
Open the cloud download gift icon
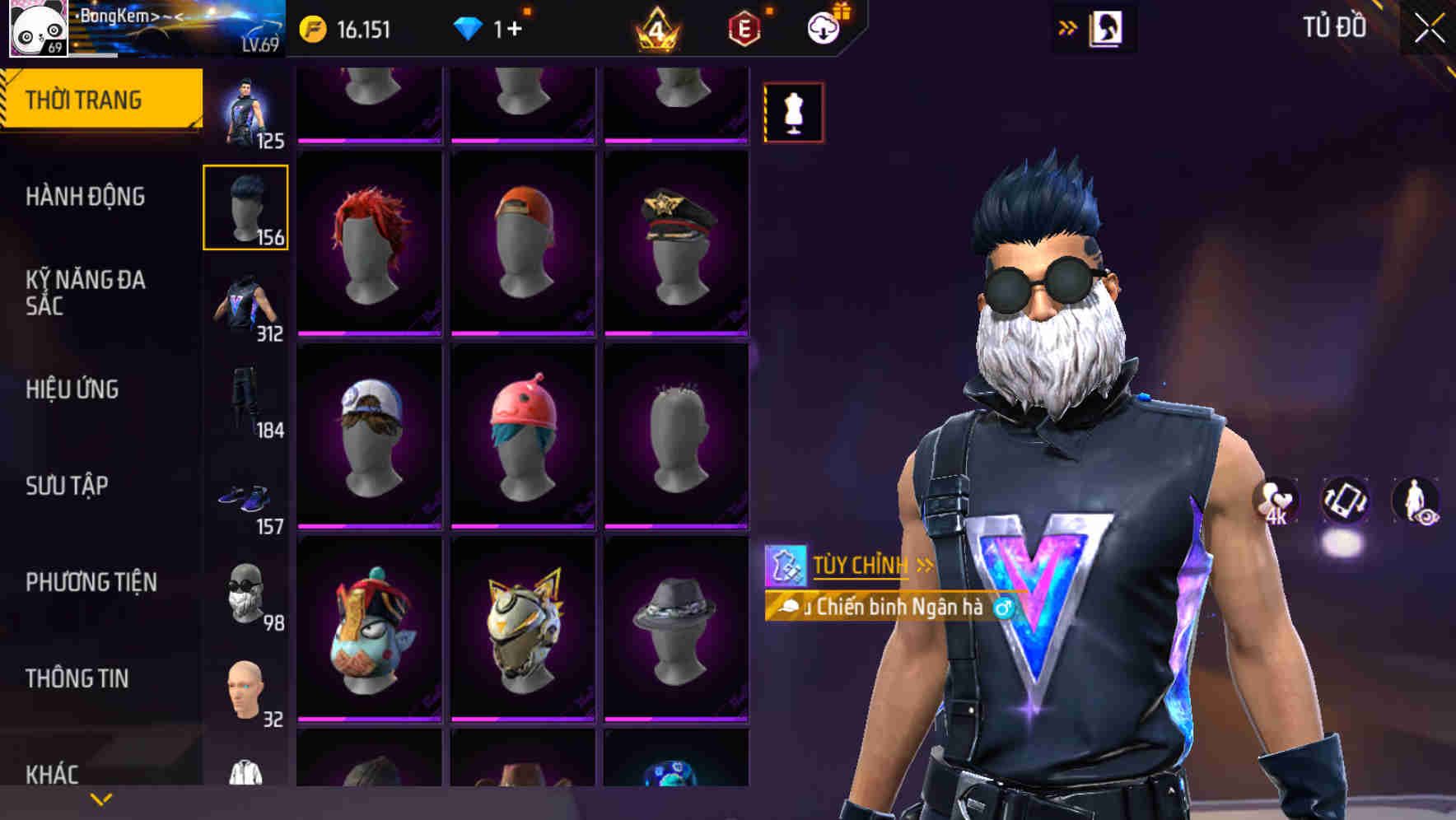pos(823,26)
